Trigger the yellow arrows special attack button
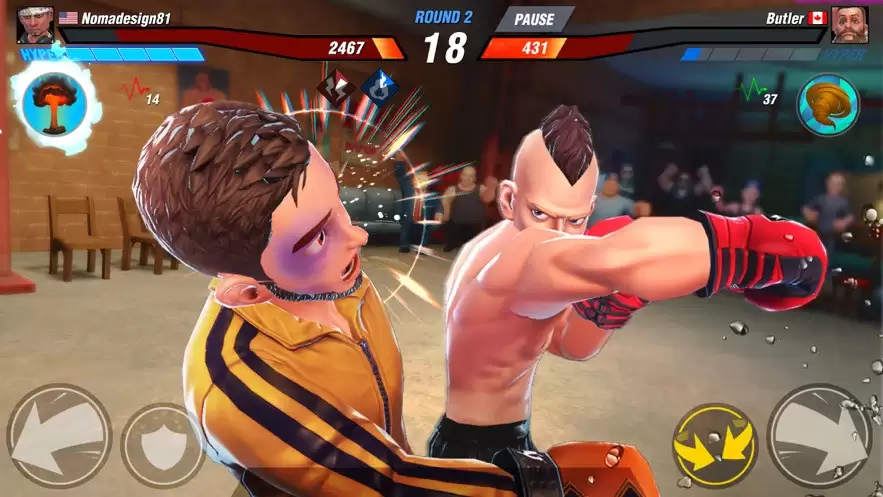Image resolution: width=883 pixels, height=497 pixels. 714,444
